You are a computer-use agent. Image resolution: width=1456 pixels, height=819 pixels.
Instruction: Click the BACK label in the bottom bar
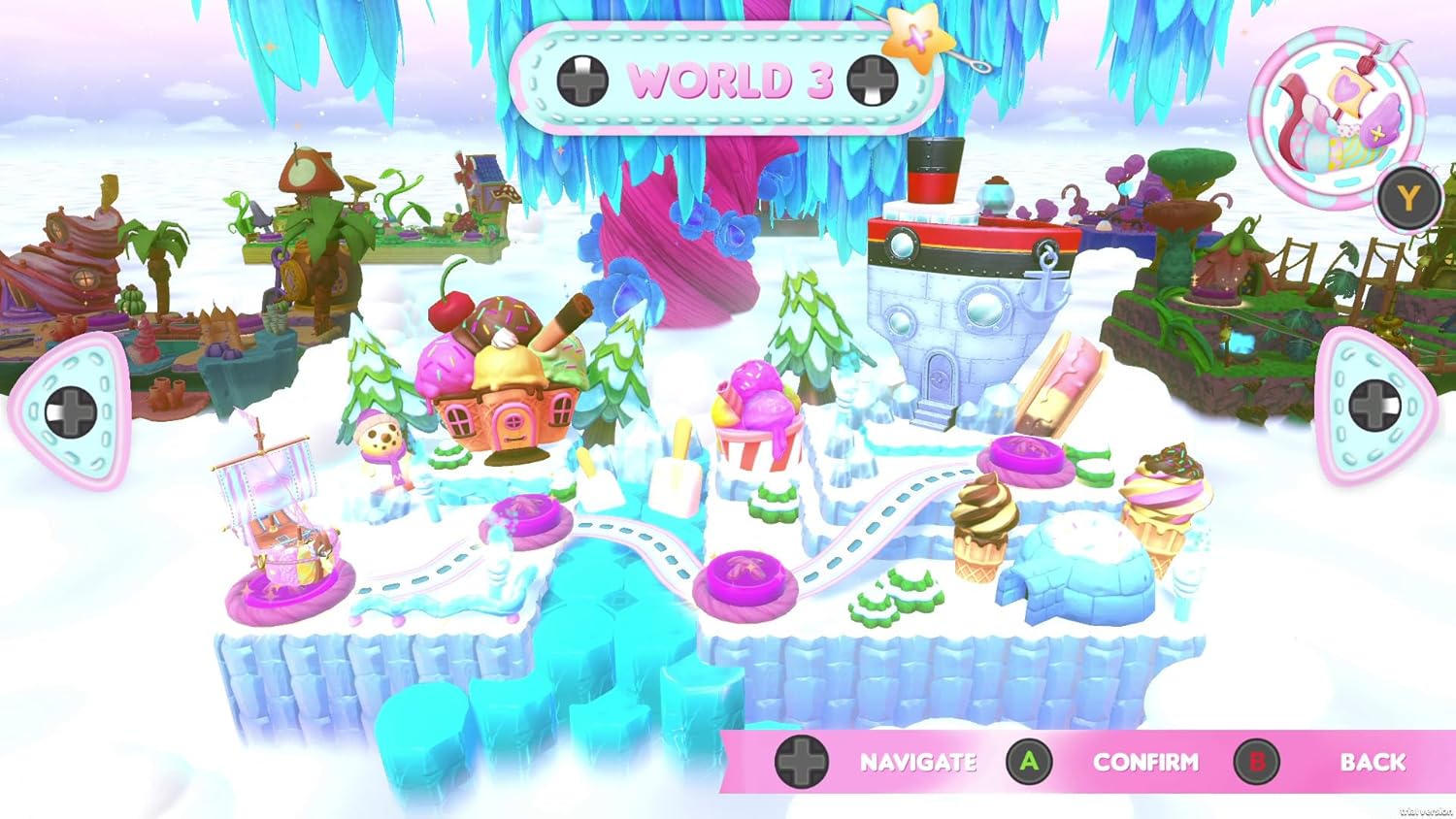pyautogui.click(x=1373, y=763)
